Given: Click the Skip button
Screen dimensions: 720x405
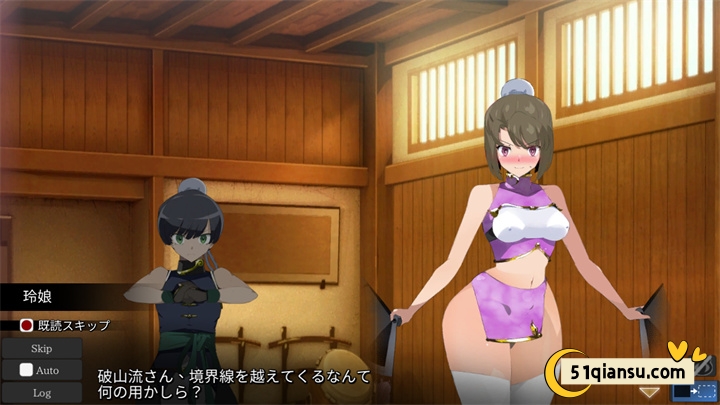Looking at the screenshot, I should (41, 349).
